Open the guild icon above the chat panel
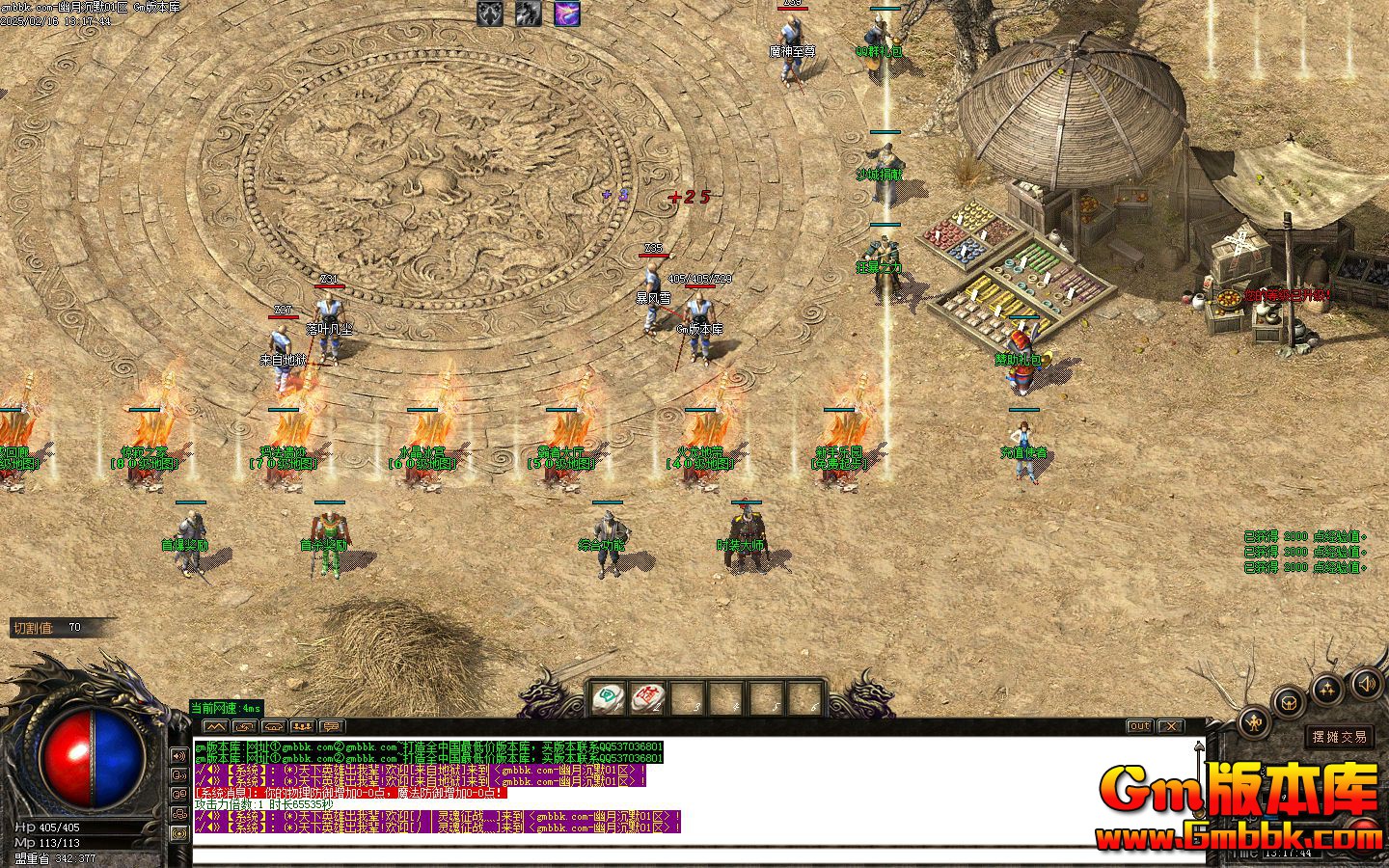Viewport: 1389px width, 868px height. point(302,726)
